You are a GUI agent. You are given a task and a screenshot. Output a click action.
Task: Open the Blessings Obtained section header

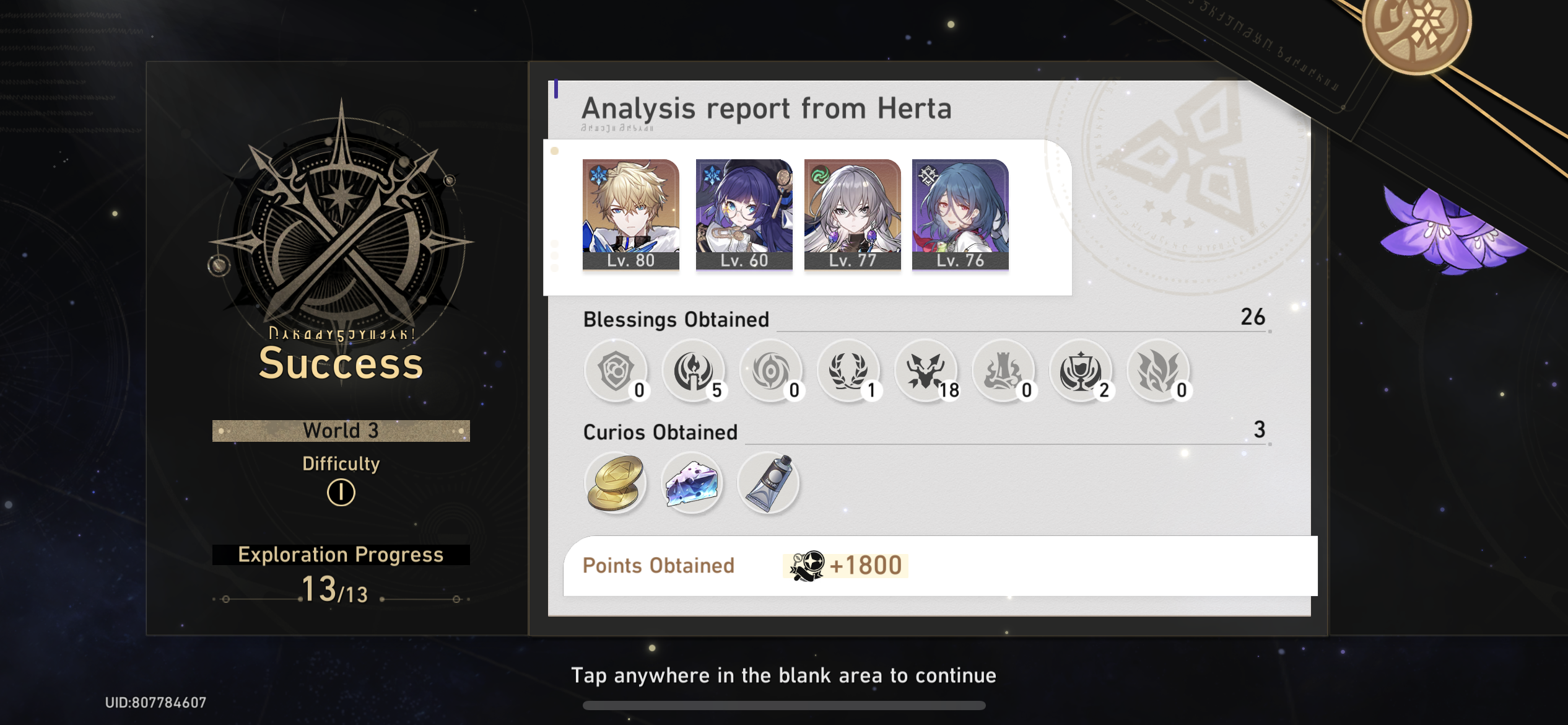(x=675, y=320)
